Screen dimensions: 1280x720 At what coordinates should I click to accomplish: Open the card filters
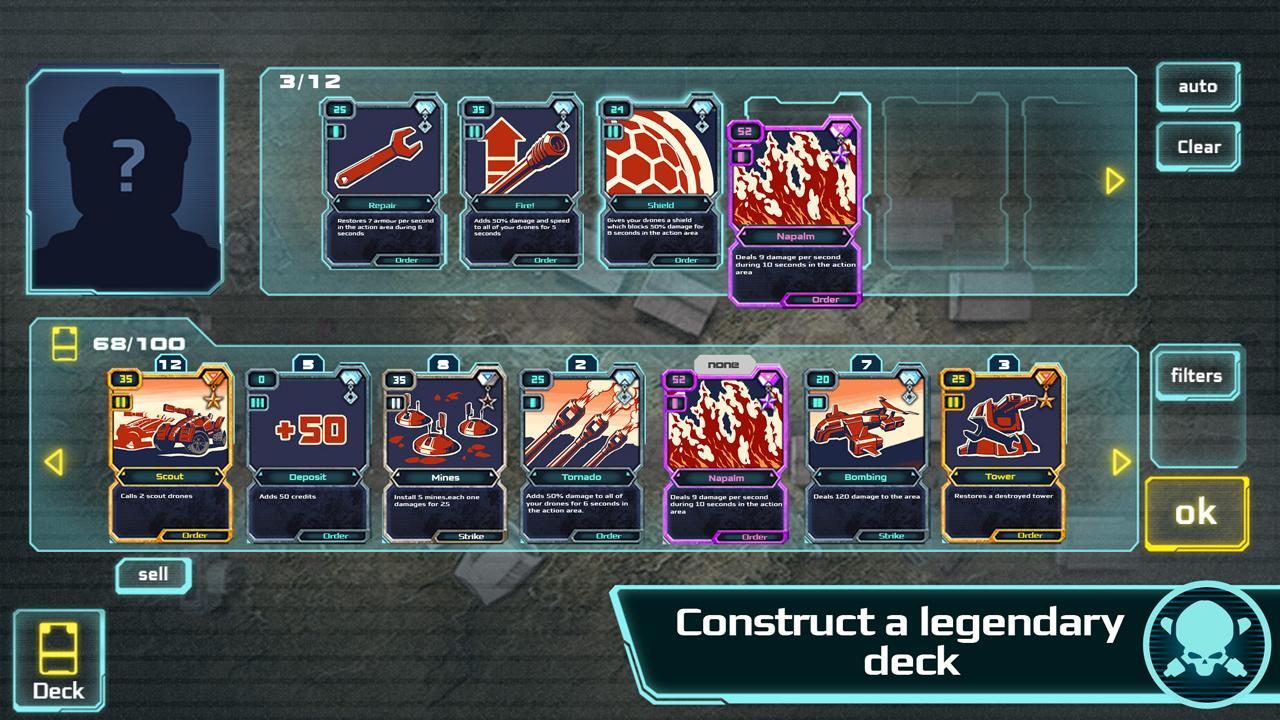pos(1196,376)
